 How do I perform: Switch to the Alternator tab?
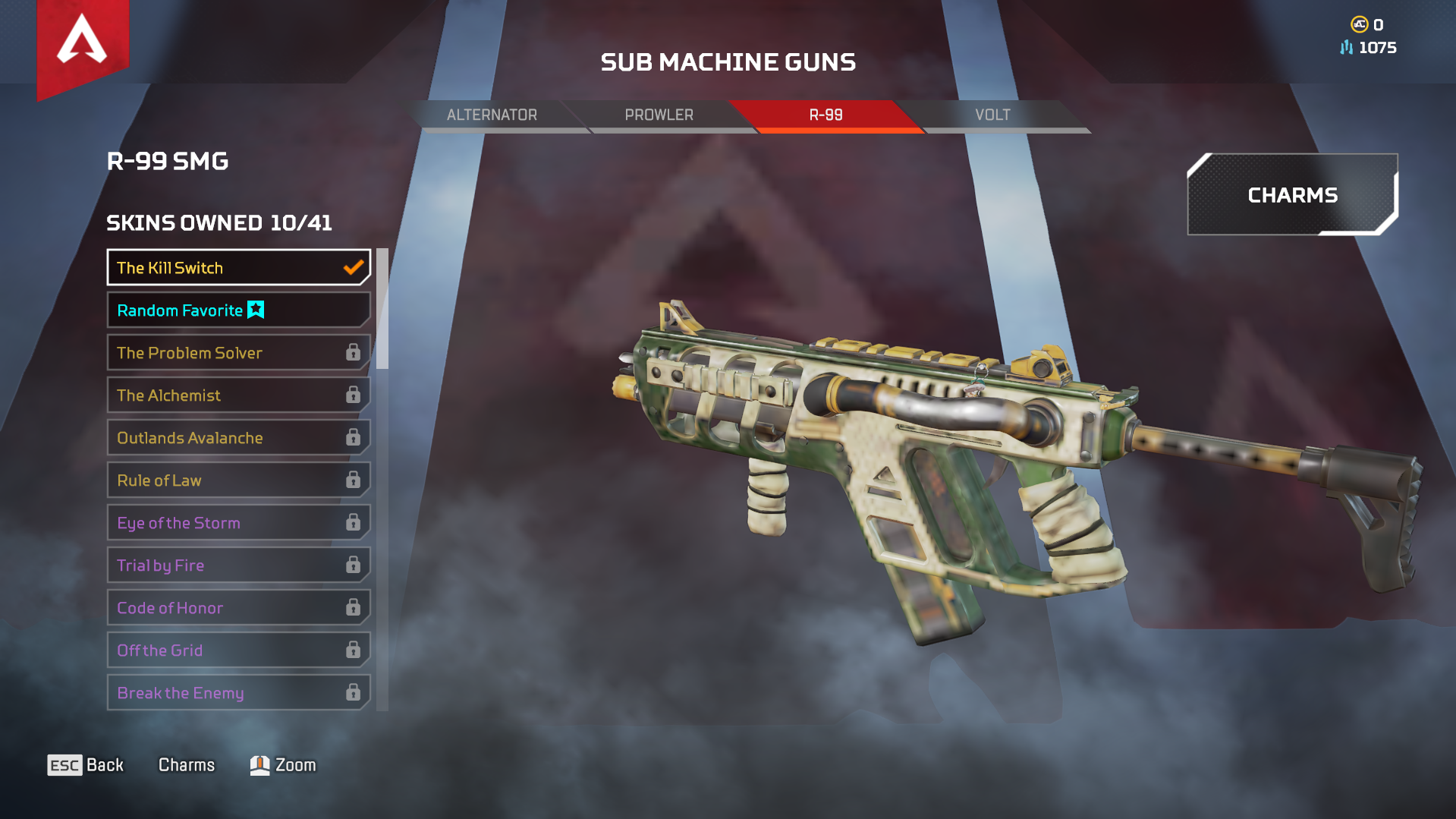(x=493, y=115)
